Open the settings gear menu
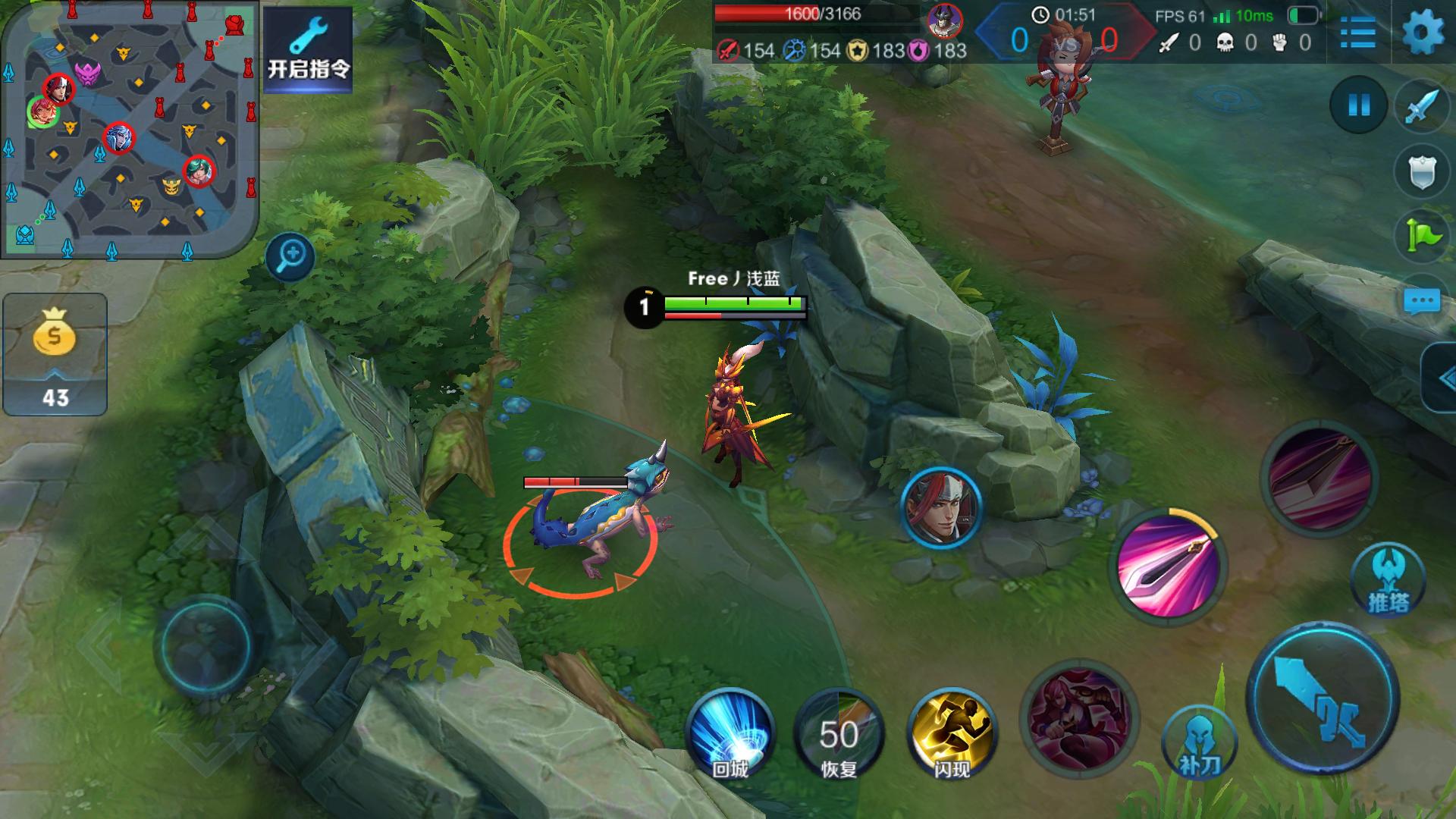1456x819 pixels. (x=1423, y=33)
